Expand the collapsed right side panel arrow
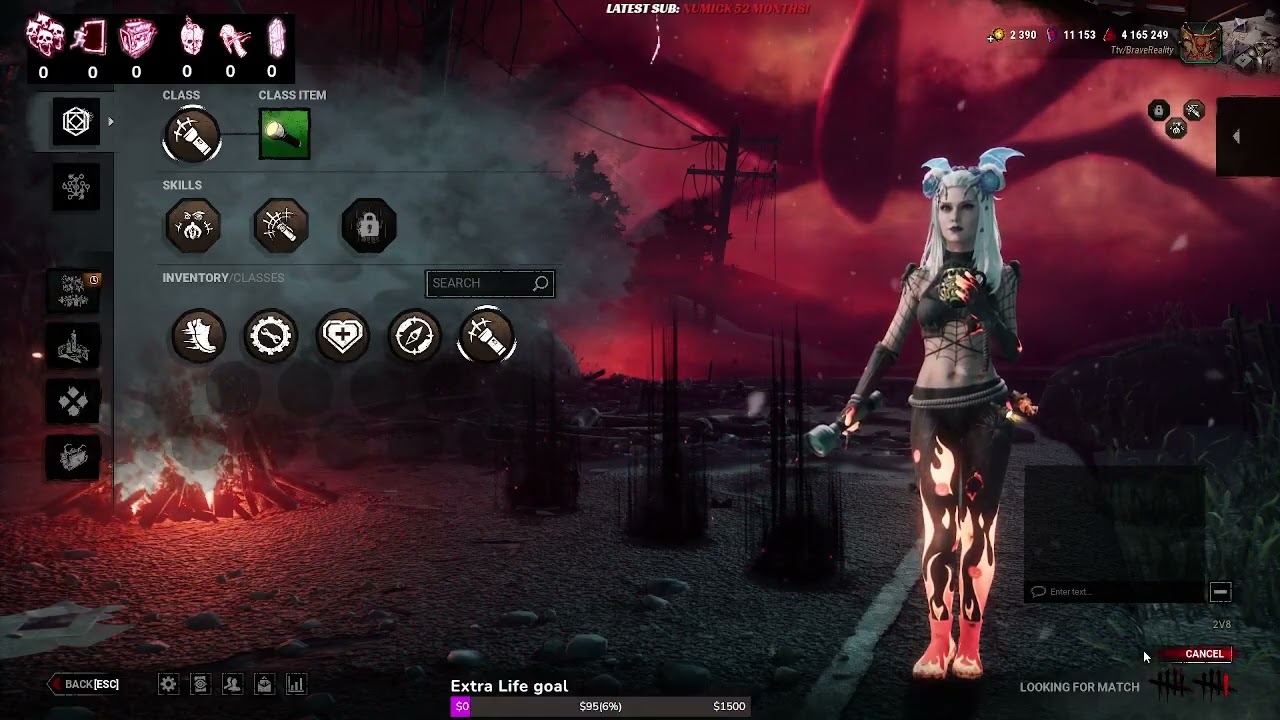The height and width of the screenshot is (720, 1280). tap(1236, 137)
